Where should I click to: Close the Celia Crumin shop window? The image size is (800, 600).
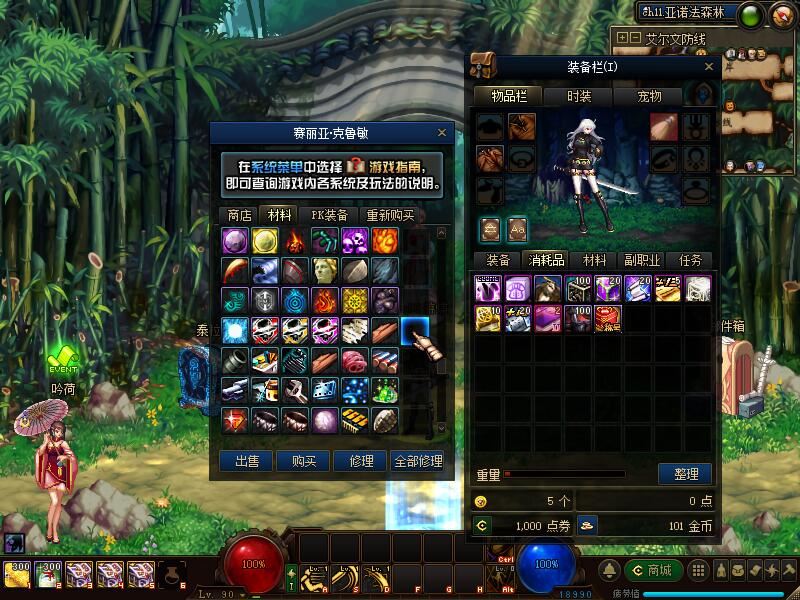(442, 132)
